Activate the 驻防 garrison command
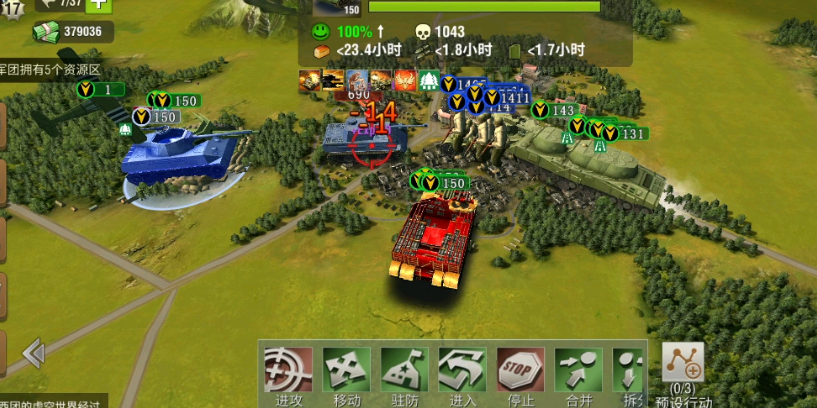 click(404, 370)
